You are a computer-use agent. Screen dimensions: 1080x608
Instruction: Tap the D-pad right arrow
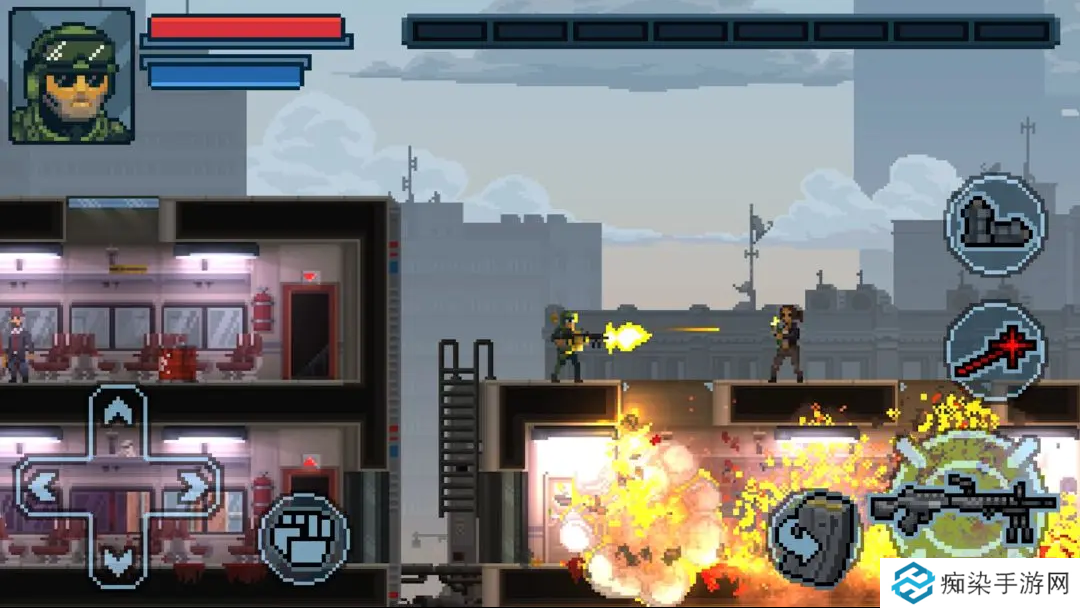pyautogui.click(x=193, y=487)
